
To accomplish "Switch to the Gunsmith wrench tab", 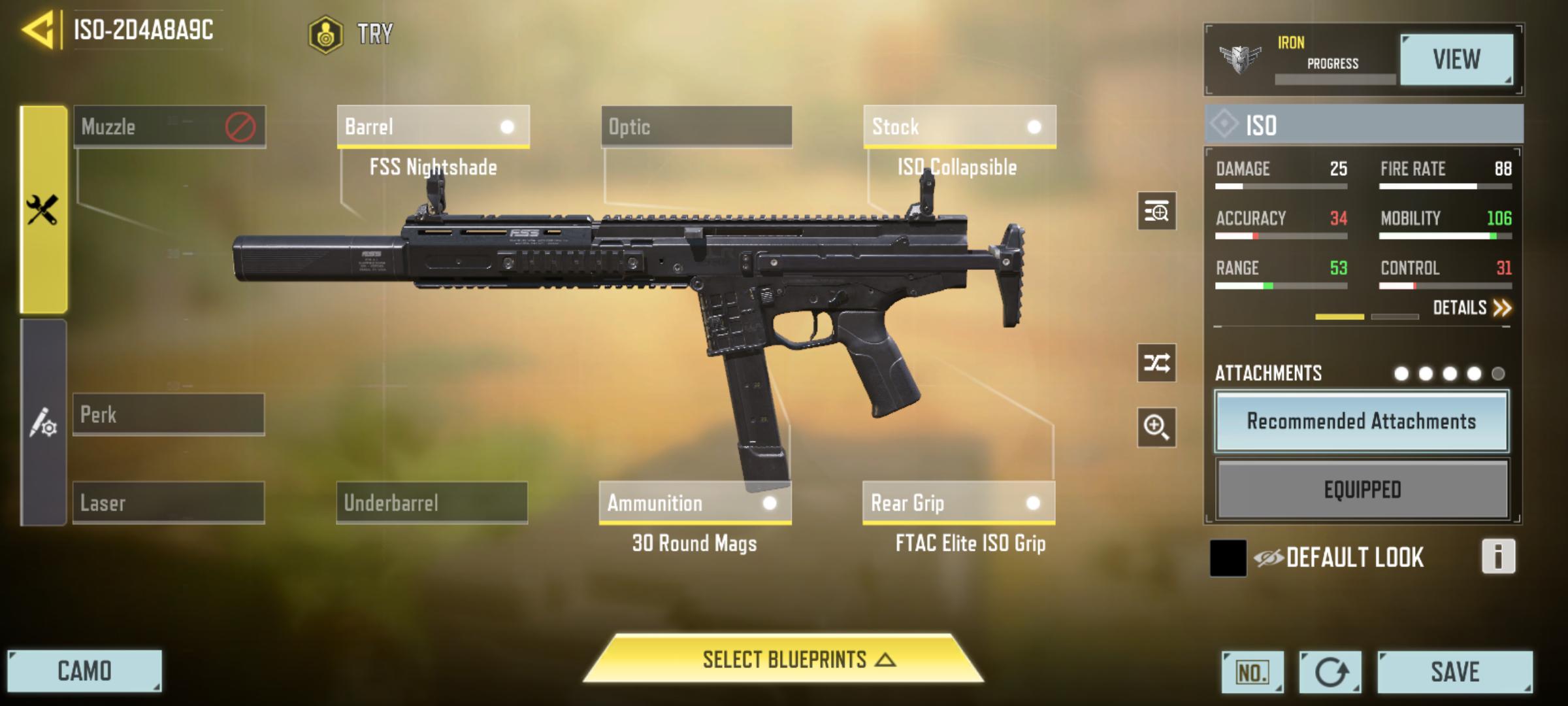I will (42, 209).
